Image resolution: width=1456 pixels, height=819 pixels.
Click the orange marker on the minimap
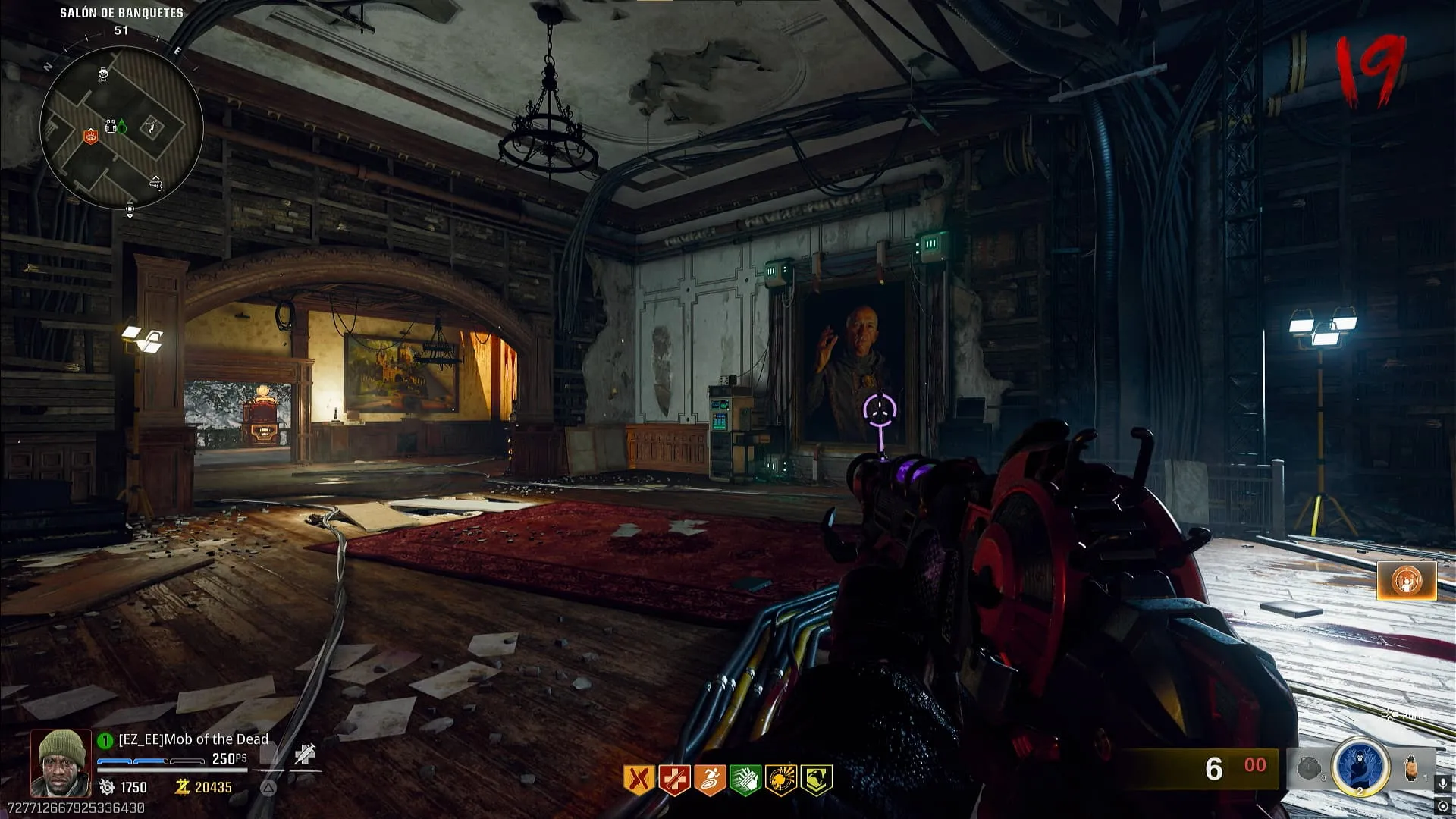(90, 137)
